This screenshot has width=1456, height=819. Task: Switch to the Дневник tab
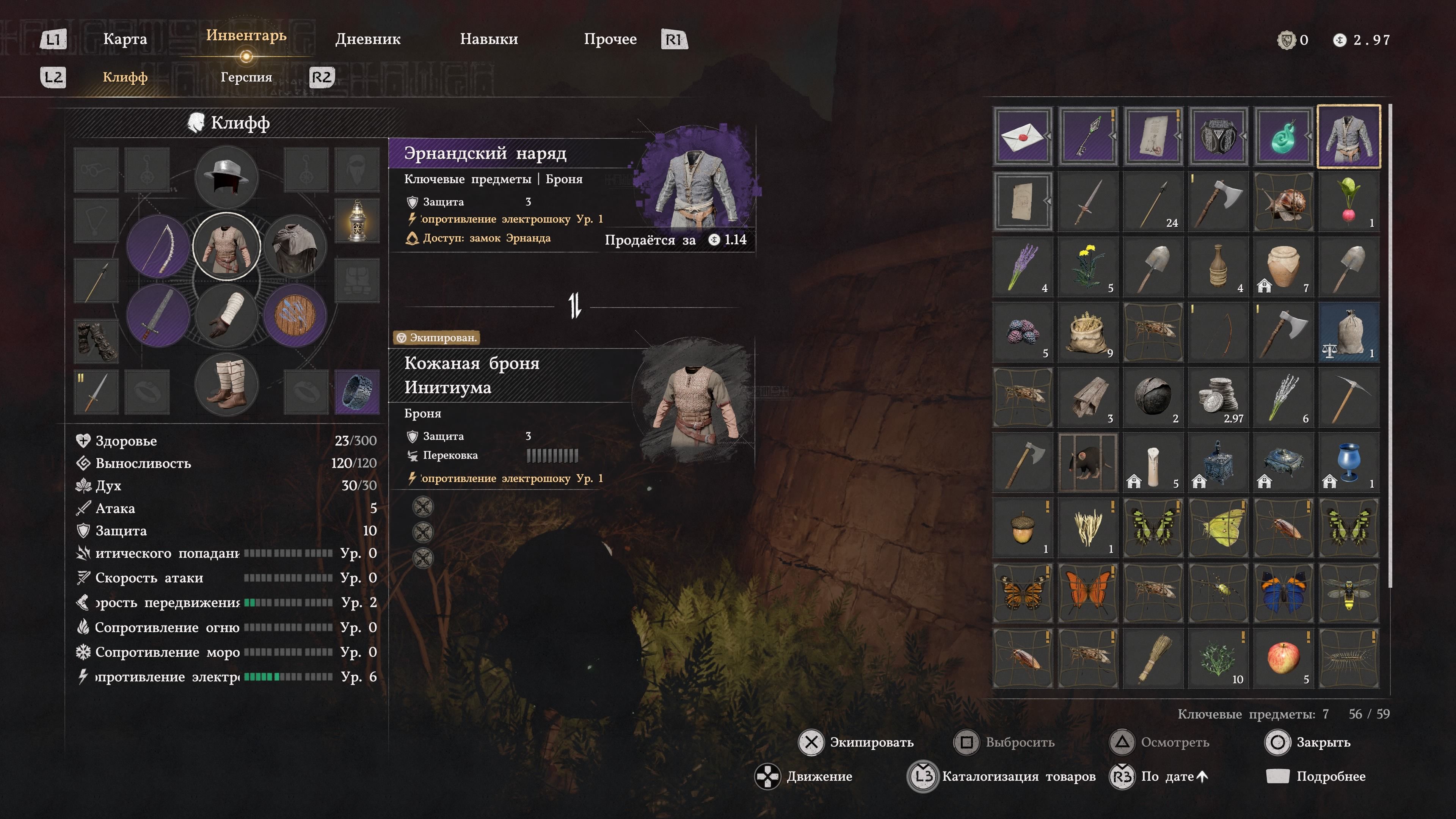pos(367,39)
